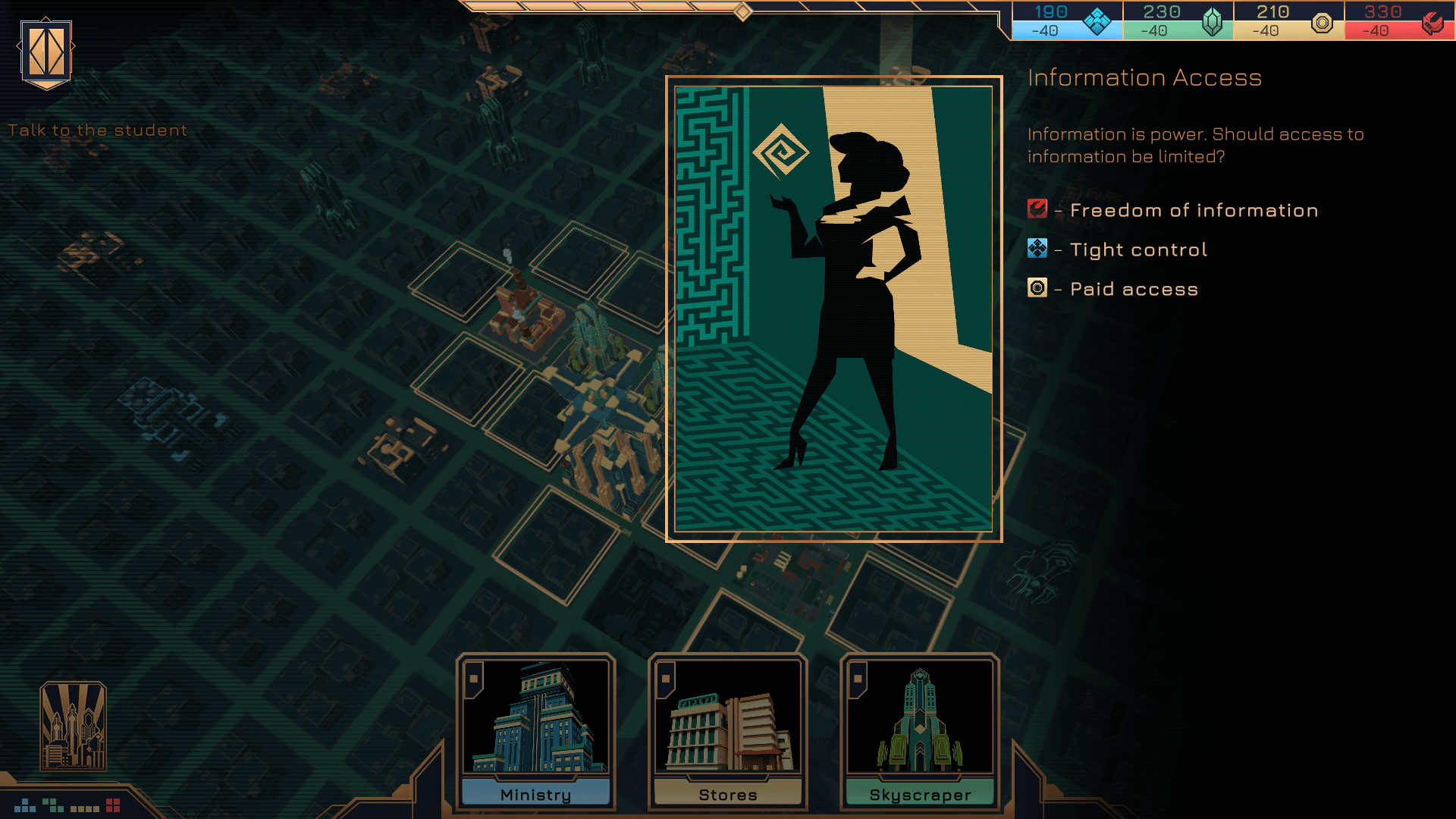Select the Freedom of information red icon
Viewport: 1456px width, 819px height.
(x=1037, y=209)
